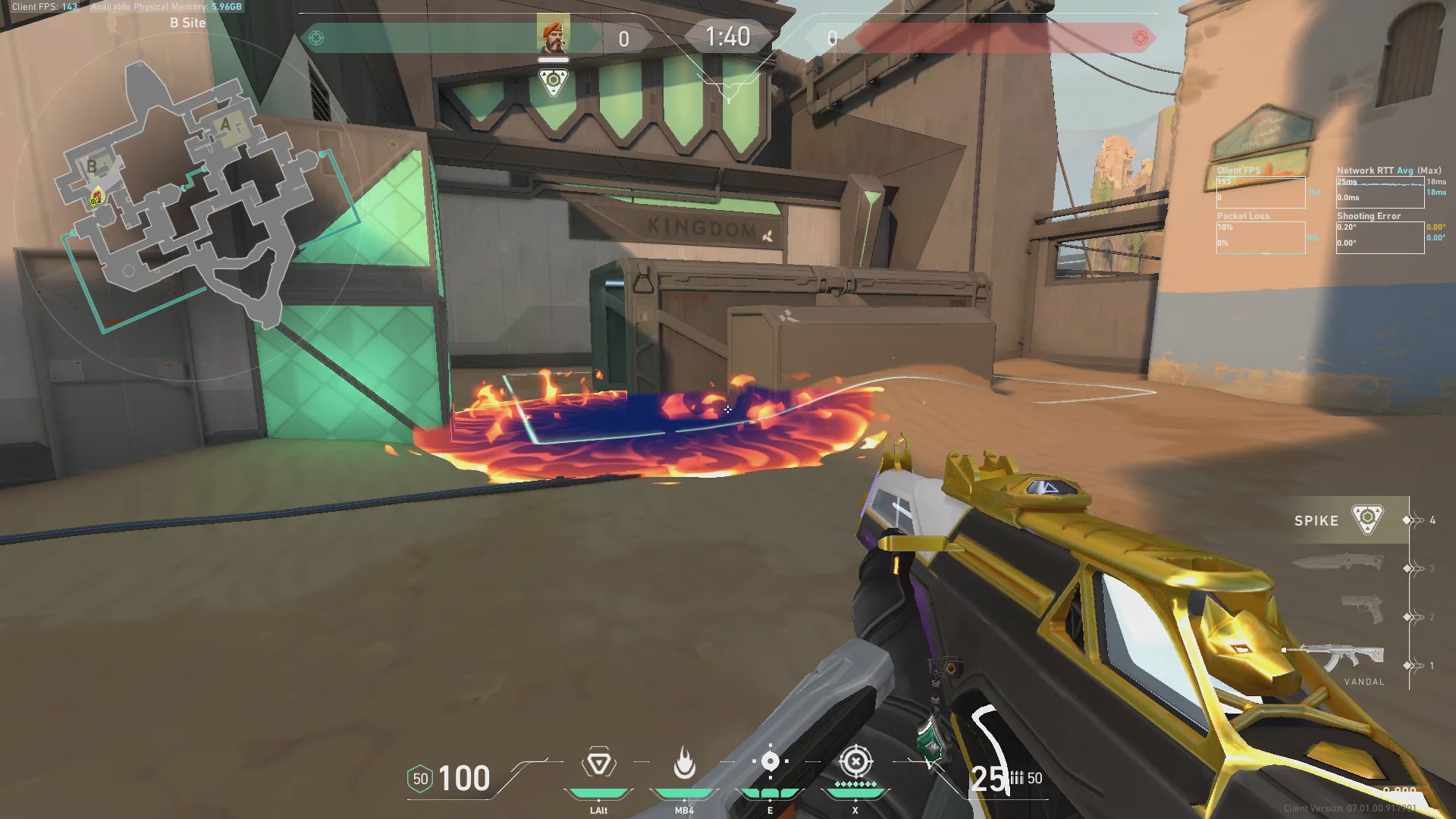The width and height of the screenshot is (1456, 819).
Task: Select the pistol sidearm slot
Action: click(1362, 609)
